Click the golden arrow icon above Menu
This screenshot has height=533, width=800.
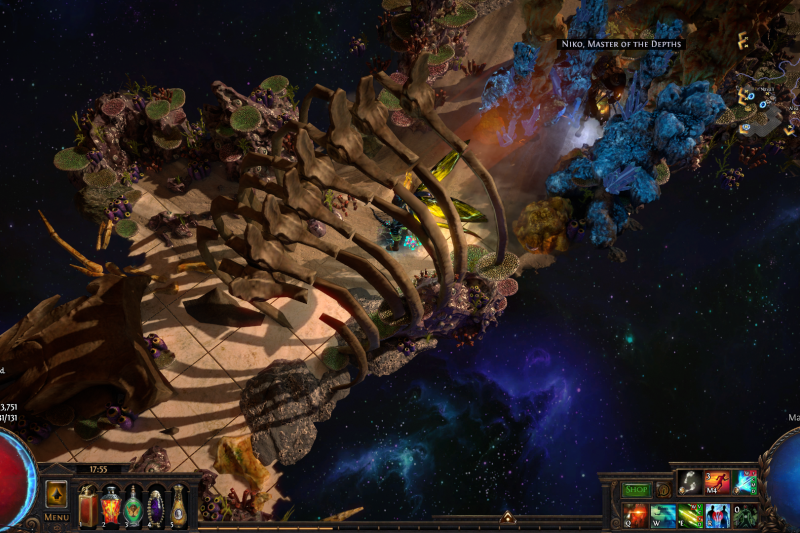(x=57, y=495)
